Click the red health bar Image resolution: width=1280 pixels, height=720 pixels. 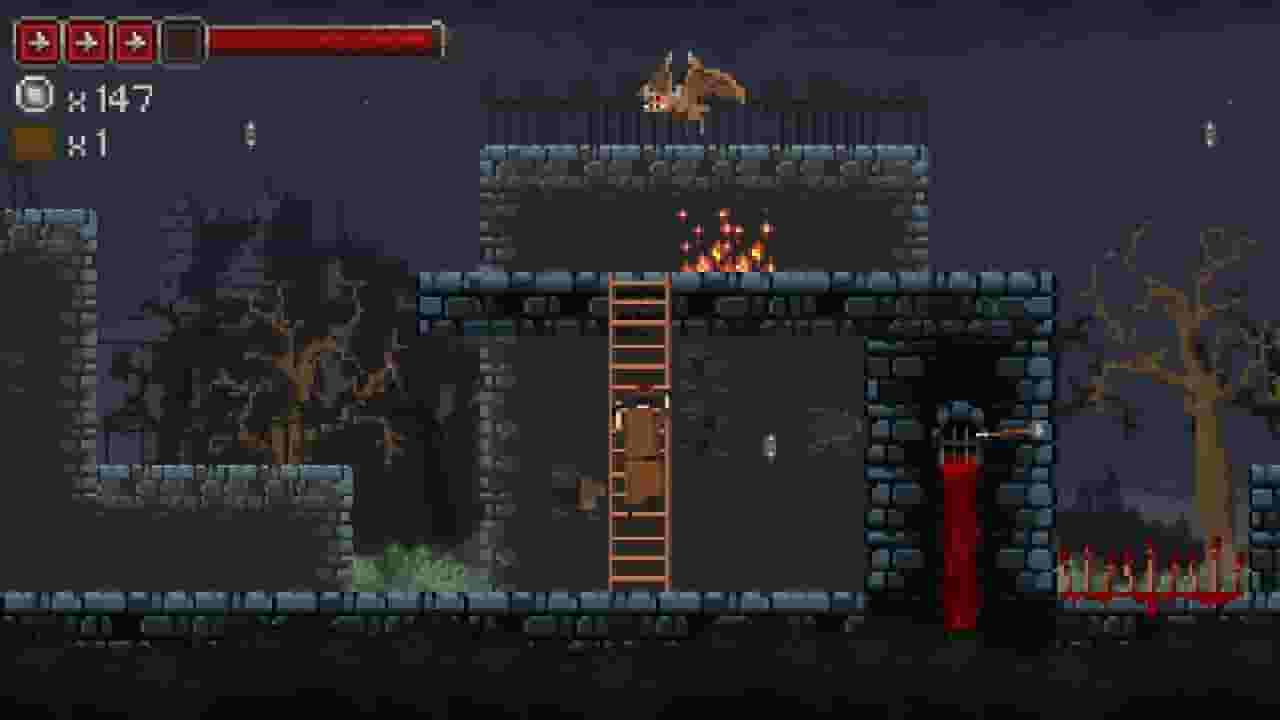320,42
